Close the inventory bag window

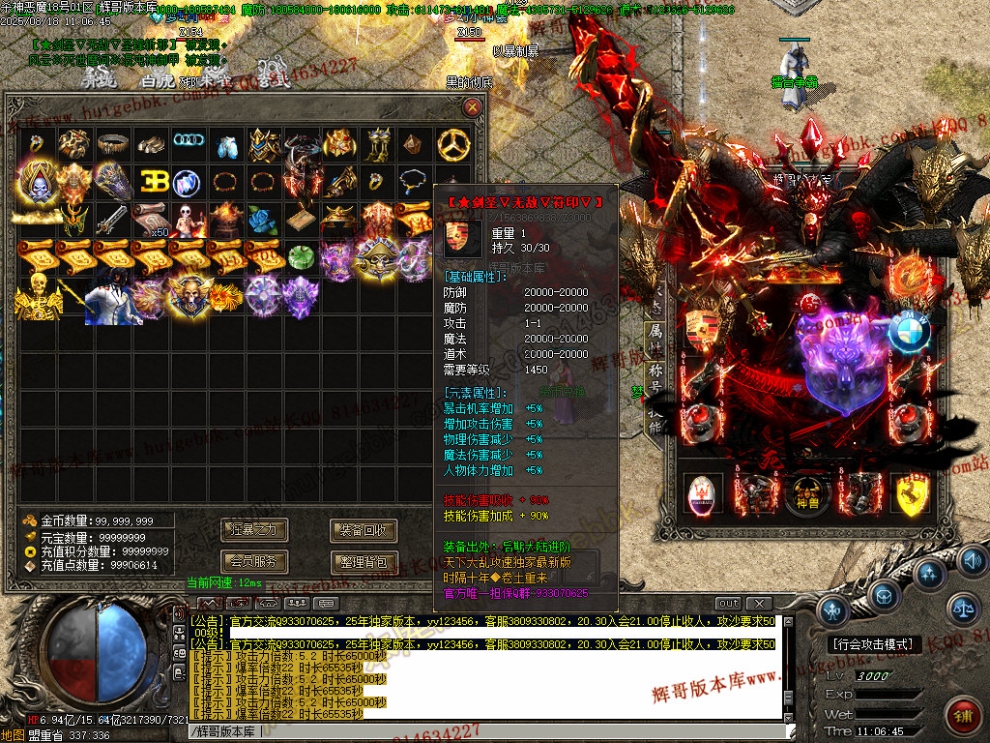472,107
